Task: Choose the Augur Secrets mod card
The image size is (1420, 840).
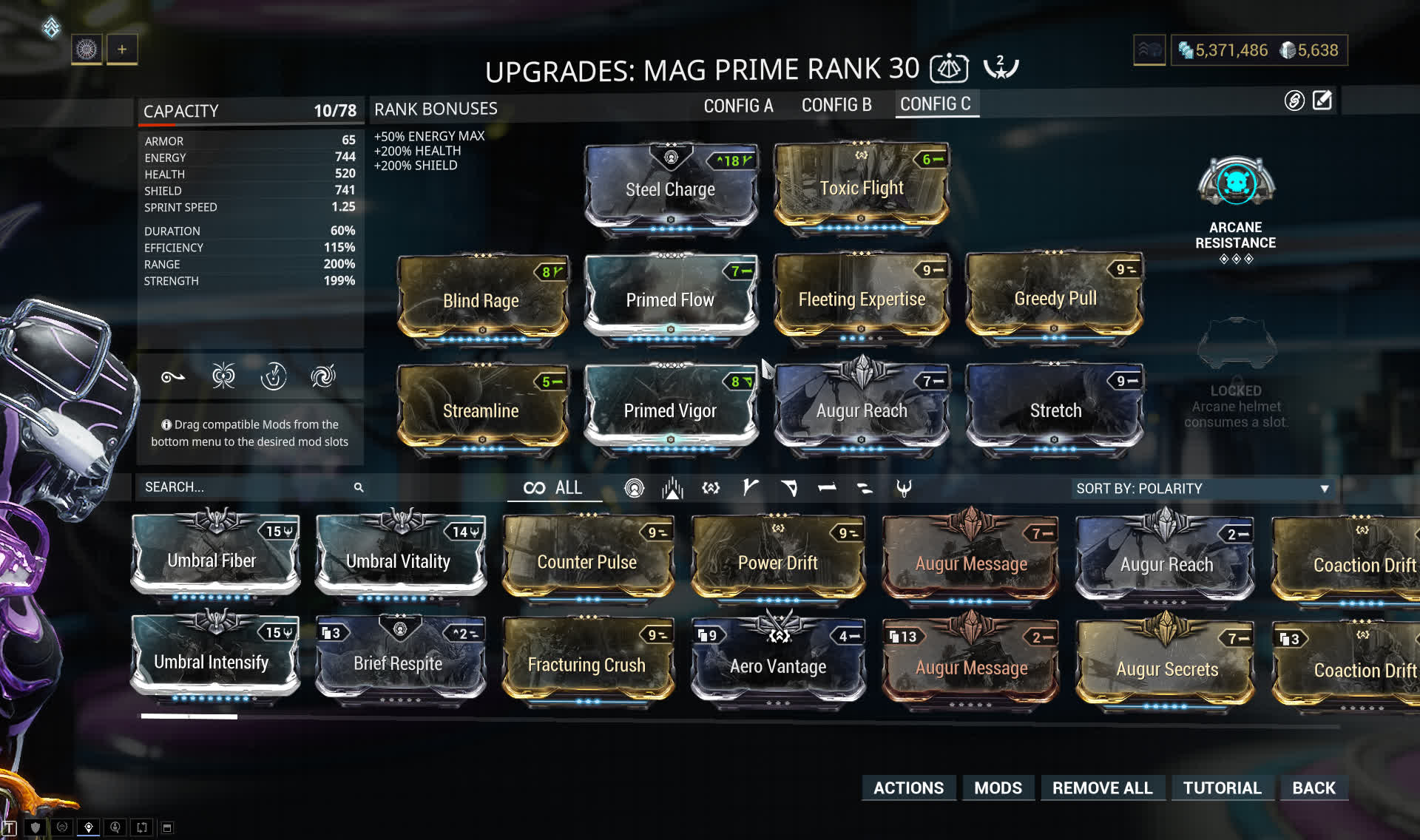Action: click(1166, 668)
